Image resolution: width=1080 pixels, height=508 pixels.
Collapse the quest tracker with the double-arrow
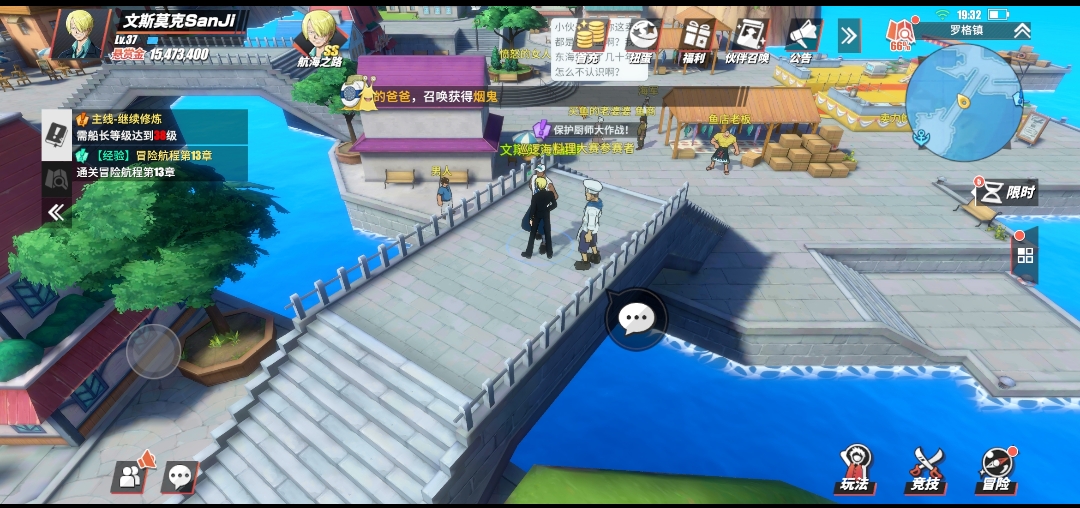tap(56, 212)
